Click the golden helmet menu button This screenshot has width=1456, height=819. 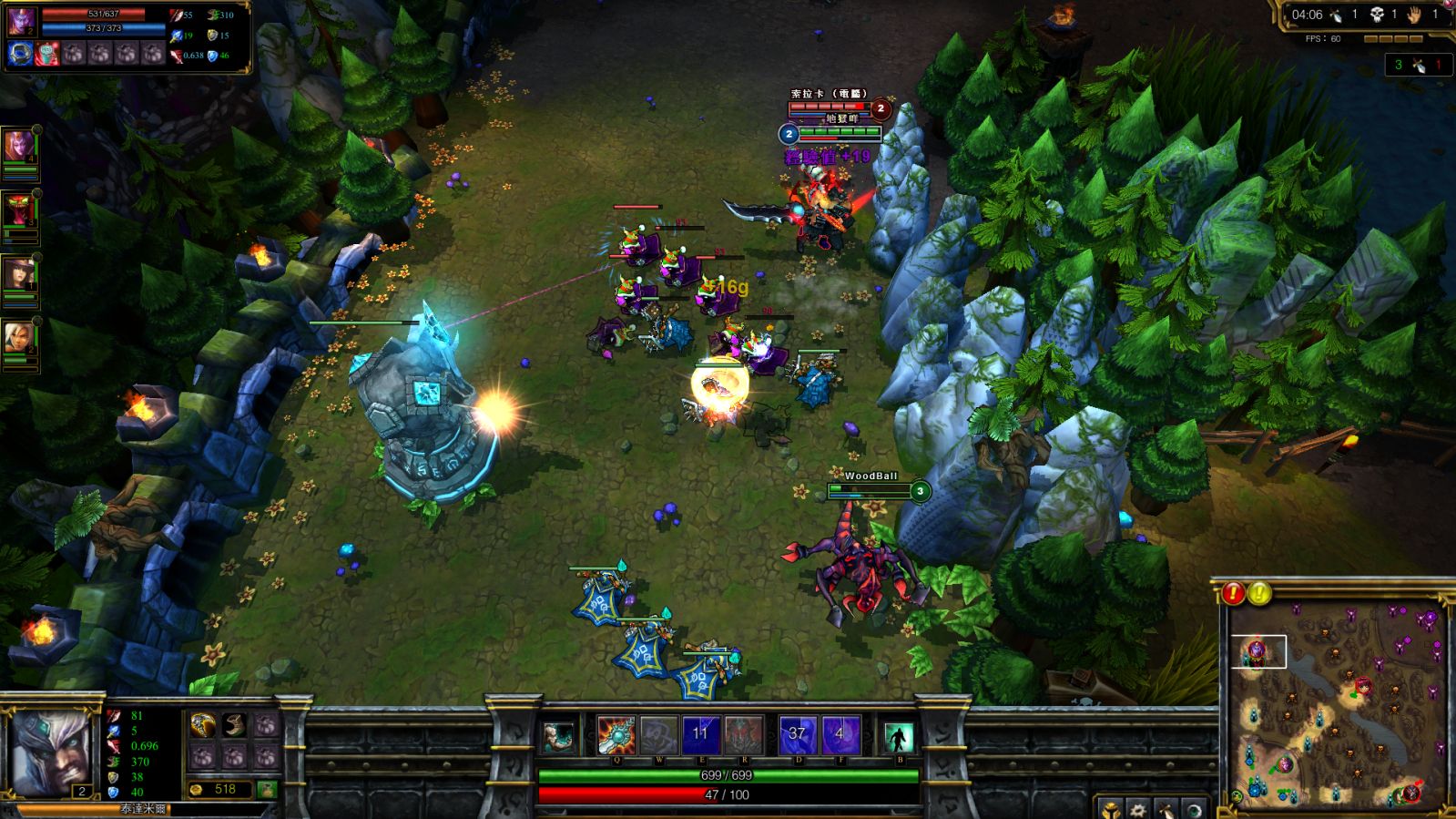1111,809
